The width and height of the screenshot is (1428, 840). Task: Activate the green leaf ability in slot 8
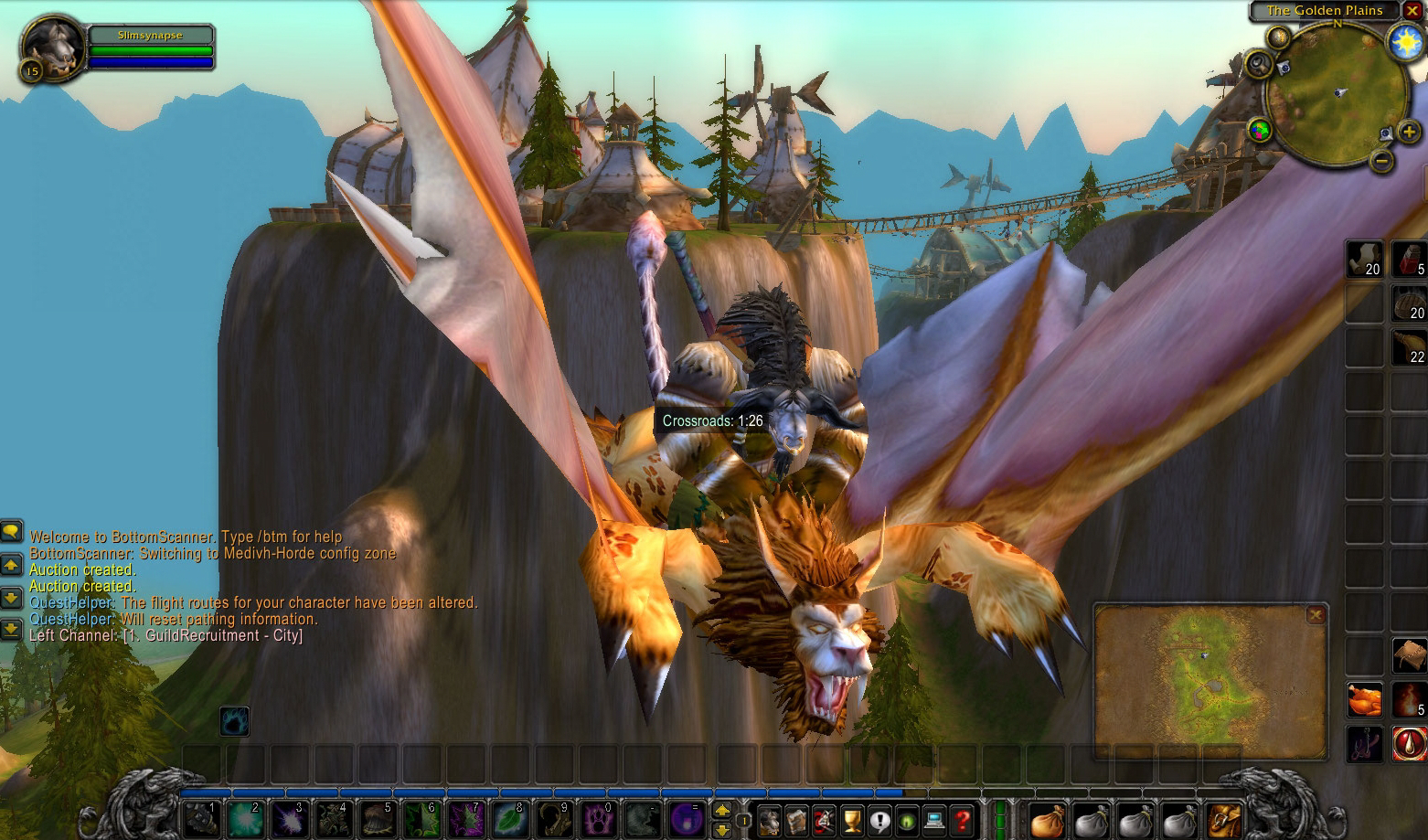tap(509, 820)
